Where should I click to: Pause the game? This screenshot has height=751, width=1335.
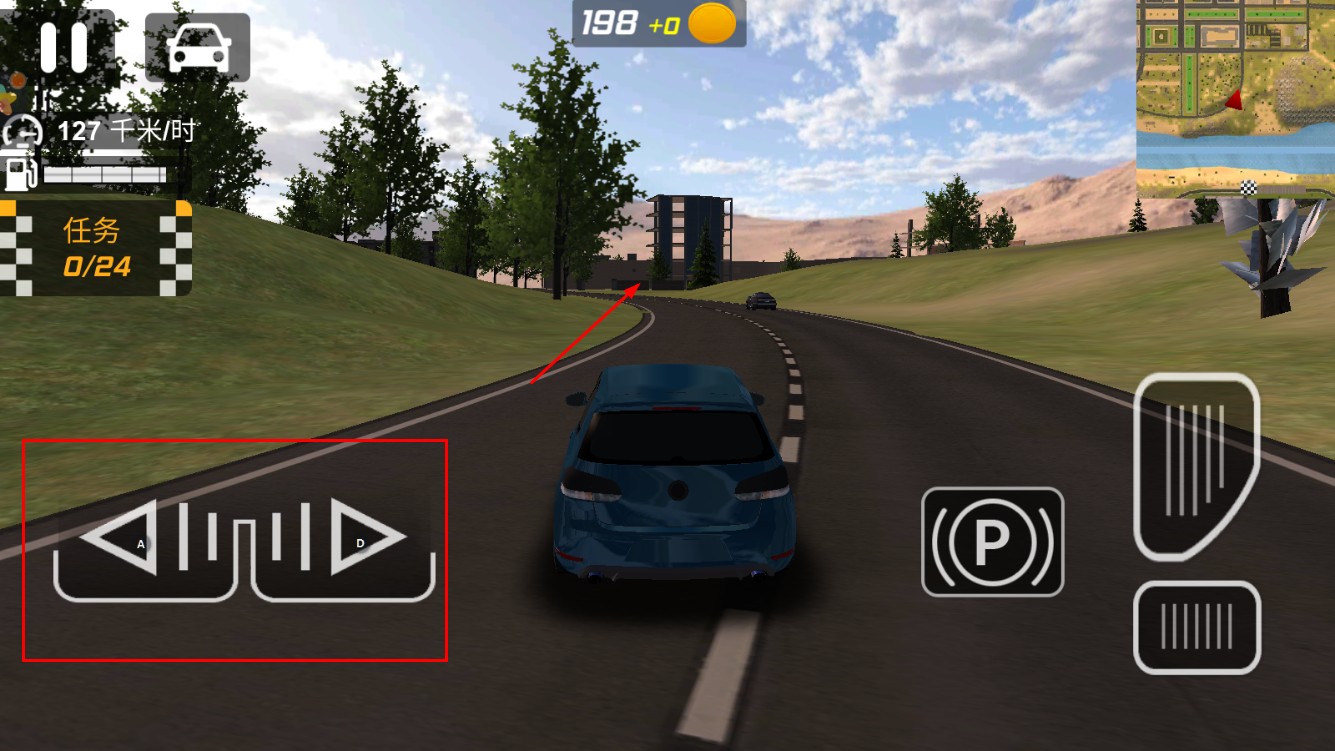click(x=63, y=46)
